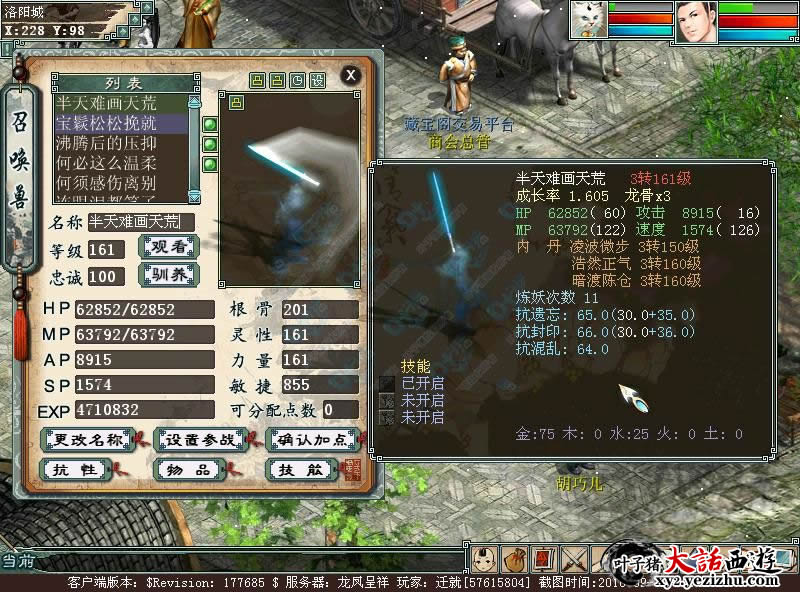Click the player character portrait
Image resolution: width=800 pixels, height=592 pixels.
pyautogui.click(x=696, y=21)
